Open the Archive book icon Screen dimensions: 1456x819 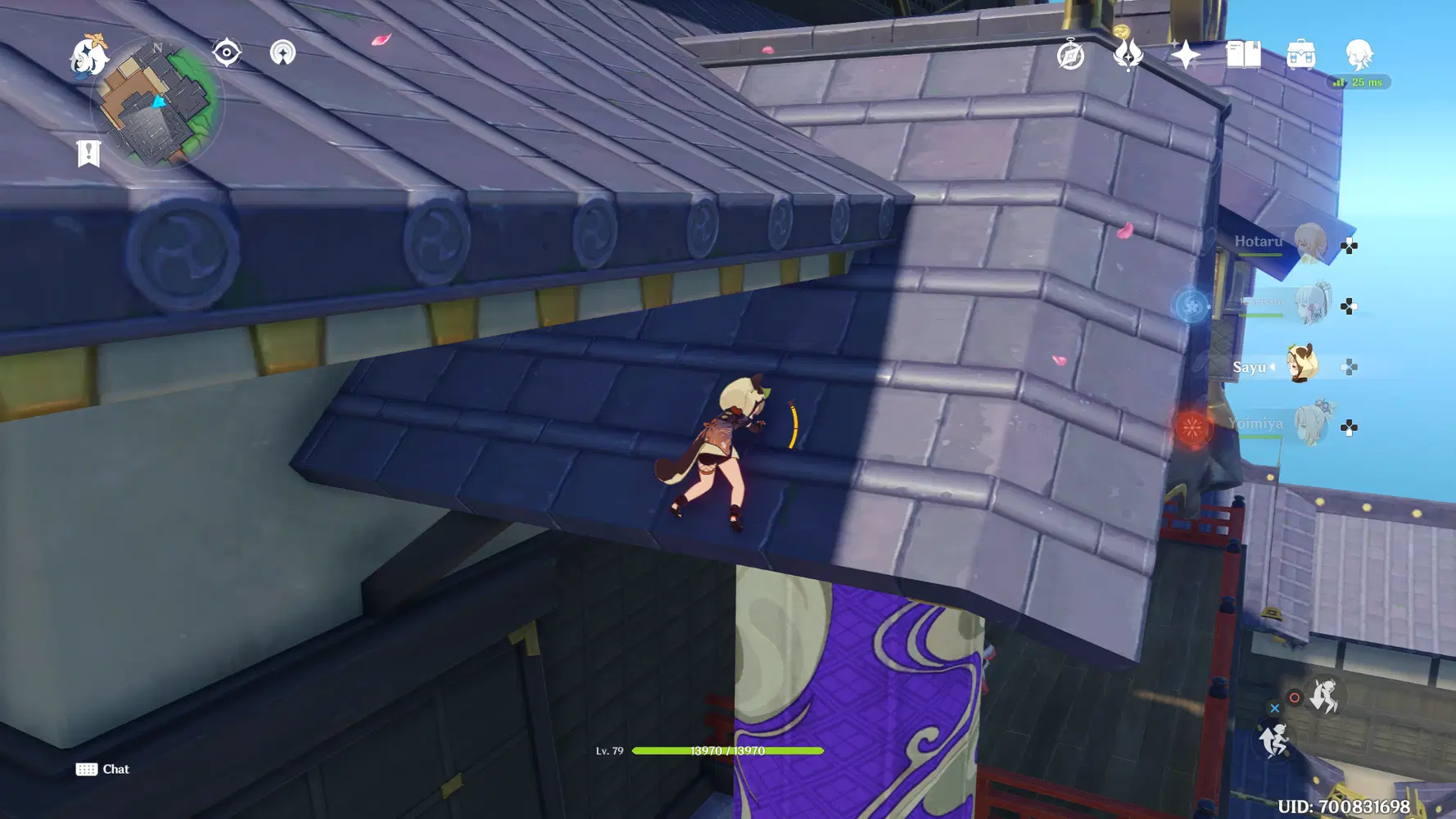coord(1244,56)
